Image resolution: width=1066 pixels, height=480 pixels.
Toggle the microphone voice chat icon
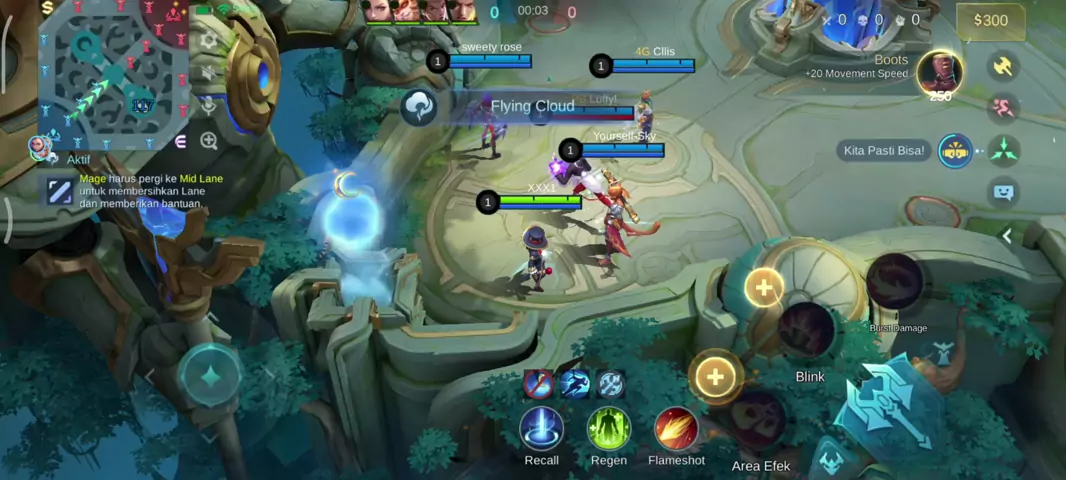pyautogui.click(x=208, y=106)
